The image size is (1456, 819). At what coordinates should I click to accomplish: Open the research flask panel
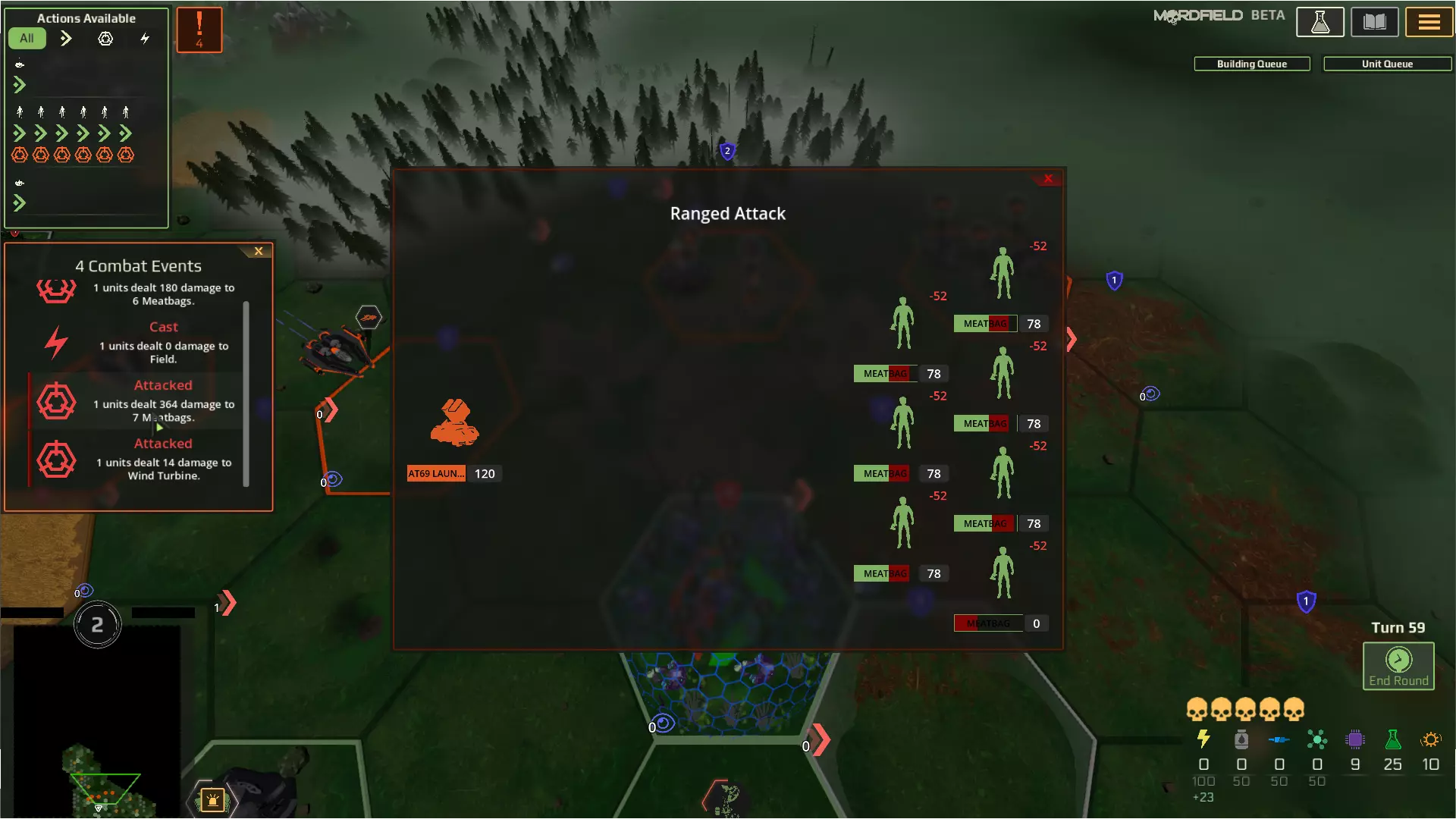click(1319, 21)
